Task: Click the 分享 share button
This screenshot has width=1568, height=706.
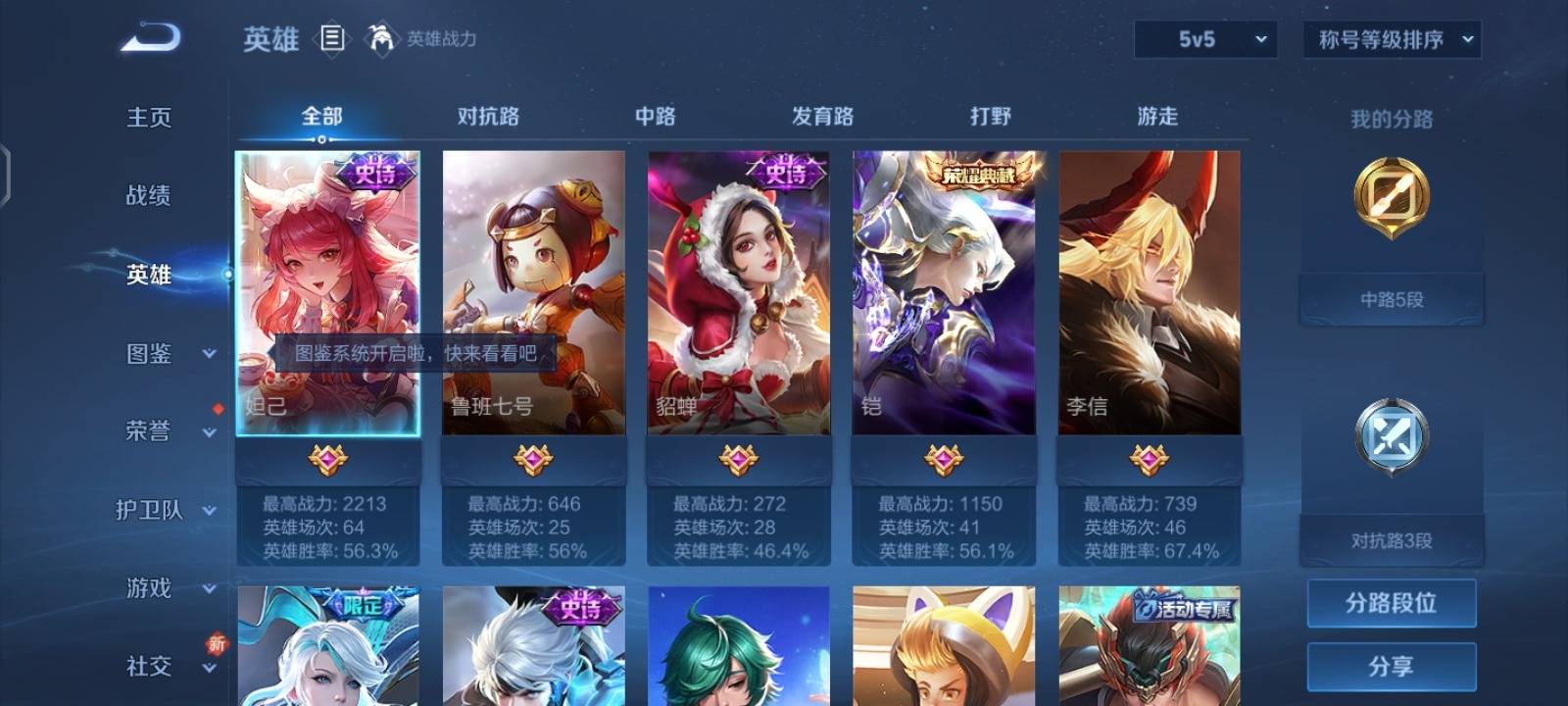Action: click(1391, 667)
